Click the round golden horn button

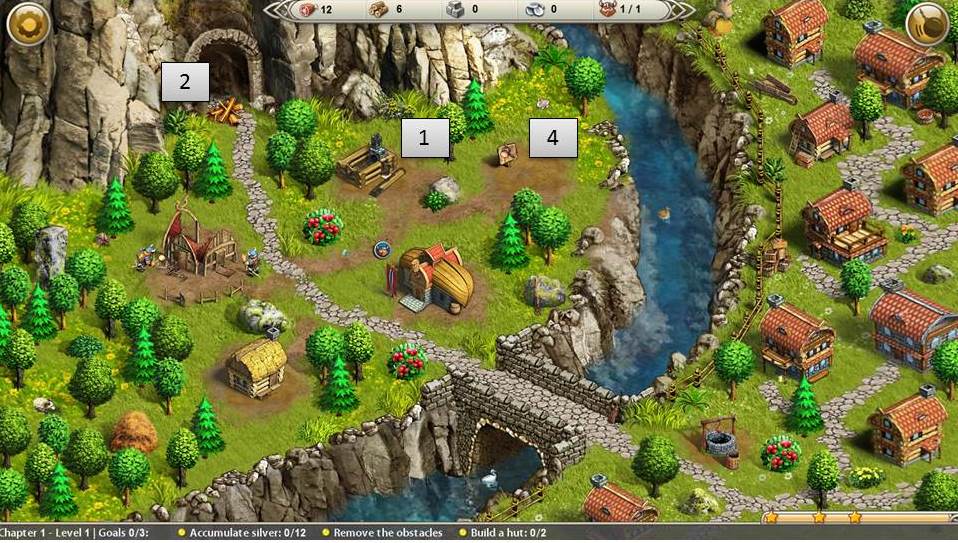[x=927, y=25]
